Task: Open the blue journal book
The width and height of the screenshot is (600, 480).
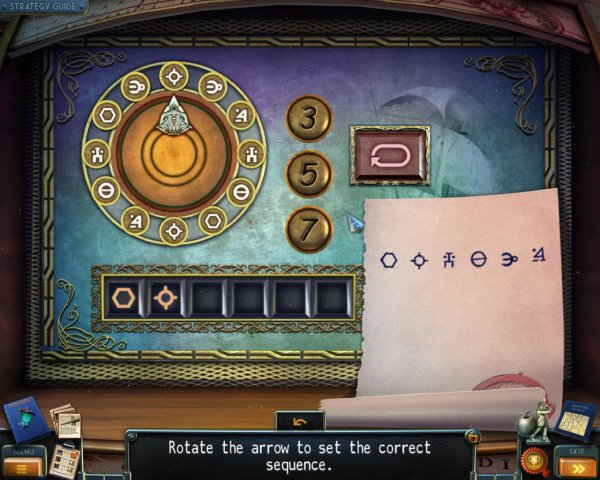Action: point(26,420)
